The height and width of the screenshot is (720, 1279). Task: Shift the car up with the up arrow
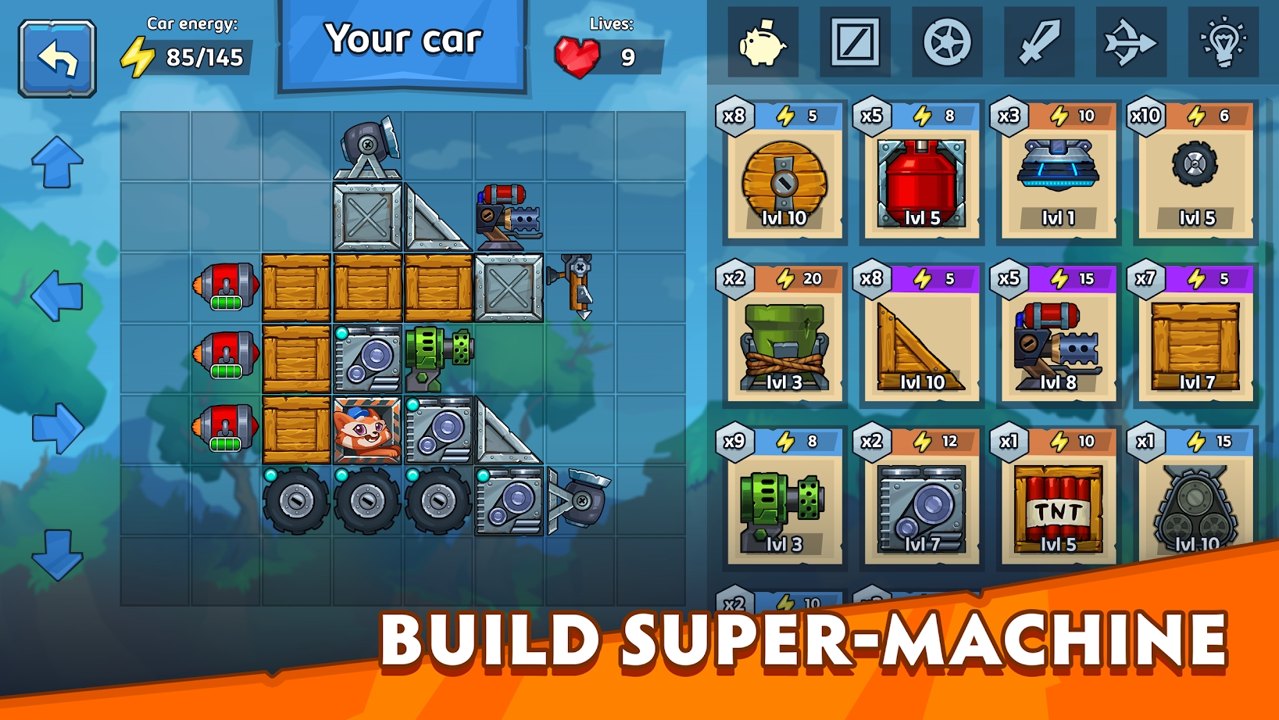57,162
